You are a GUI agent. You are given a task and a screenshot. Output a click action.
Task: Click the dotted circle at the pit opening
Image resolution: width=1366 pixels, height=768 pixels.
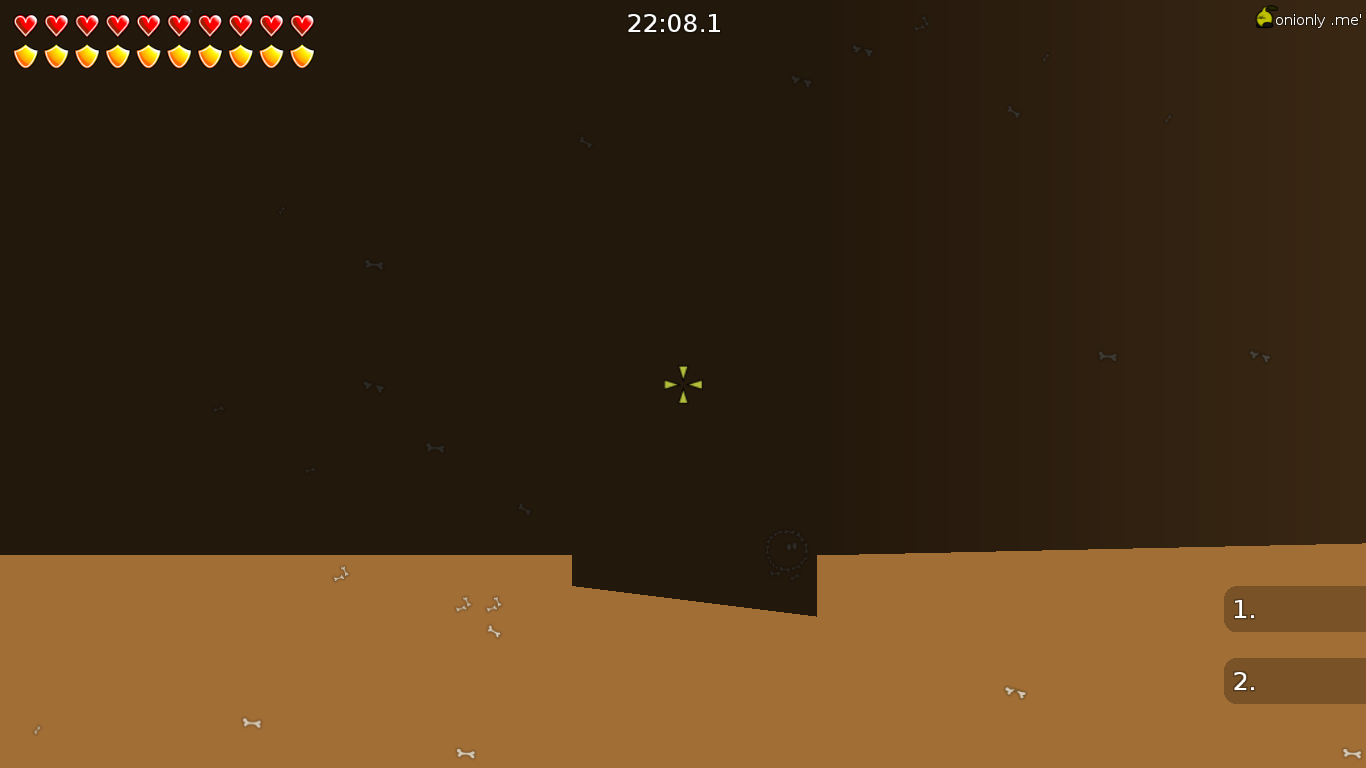pos(788,550)
